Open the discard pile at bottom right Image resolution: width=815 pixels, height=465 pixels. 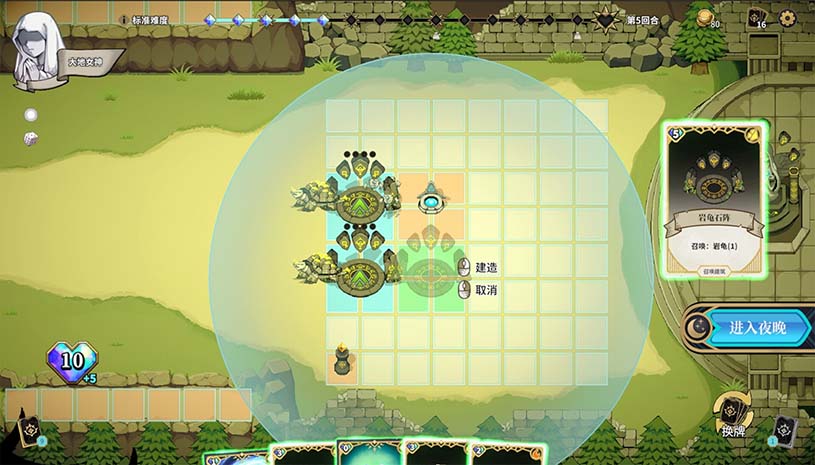click(x=784, y=430)
